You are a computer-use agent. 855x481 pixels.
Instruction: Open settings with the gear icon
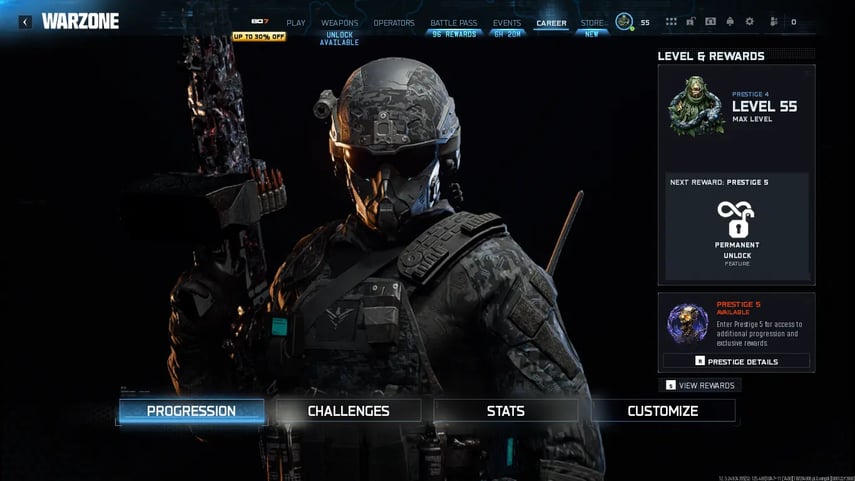pos(749,22)
